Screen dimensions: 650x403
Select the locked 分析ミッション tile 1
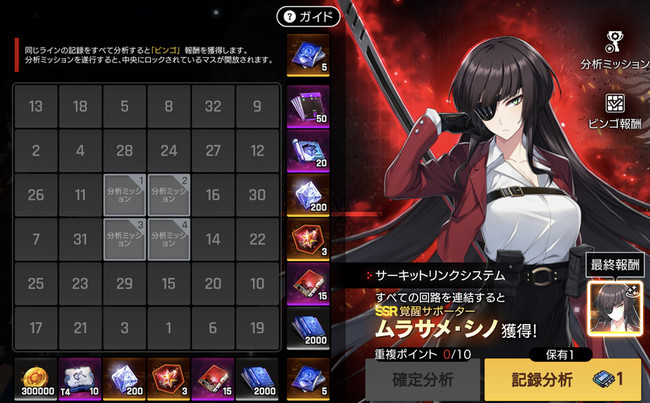tap(125, 195)
